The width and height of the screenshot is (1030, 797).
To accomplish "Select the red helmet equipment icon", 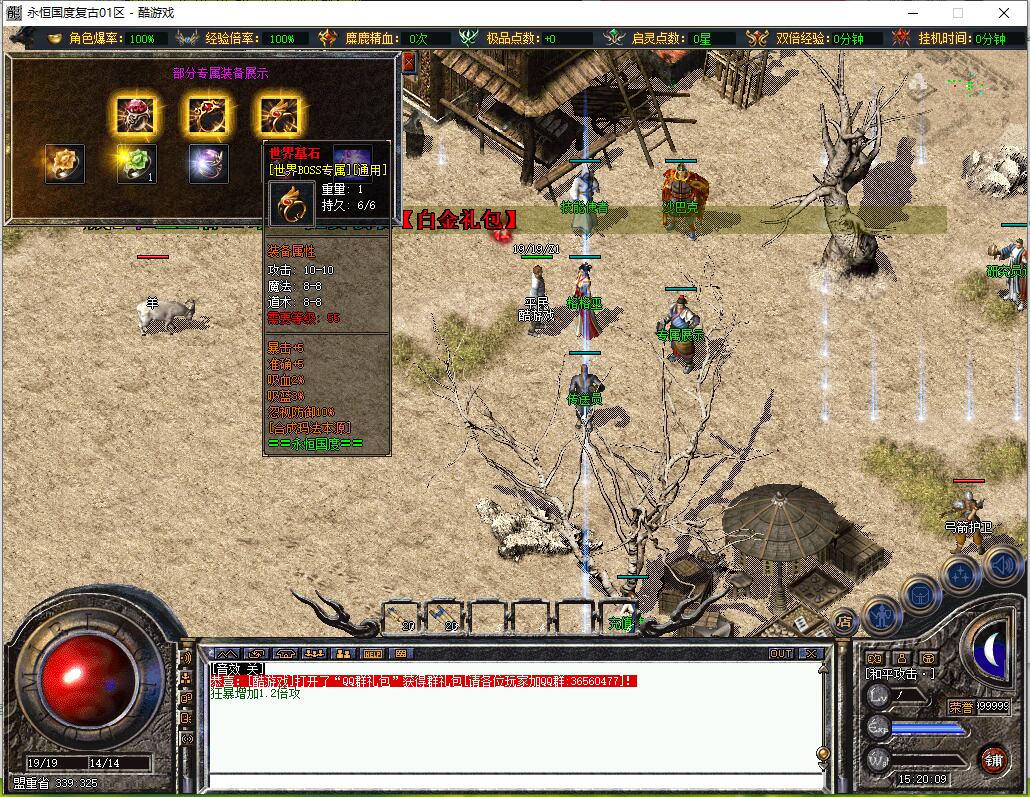I will point(135,117).
